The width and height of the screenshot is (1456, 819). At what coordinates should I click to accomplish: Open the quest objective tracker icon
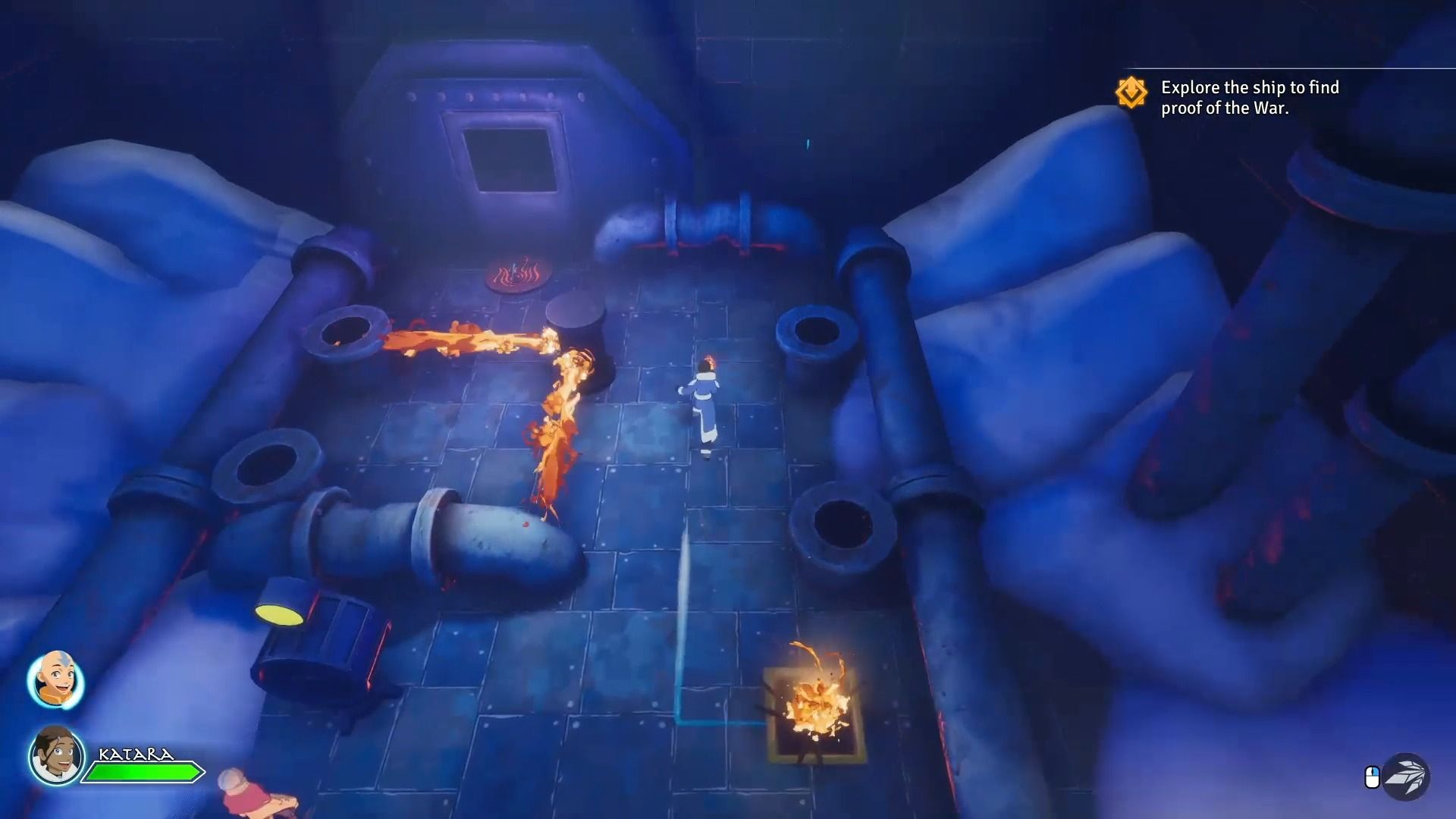1131,93
